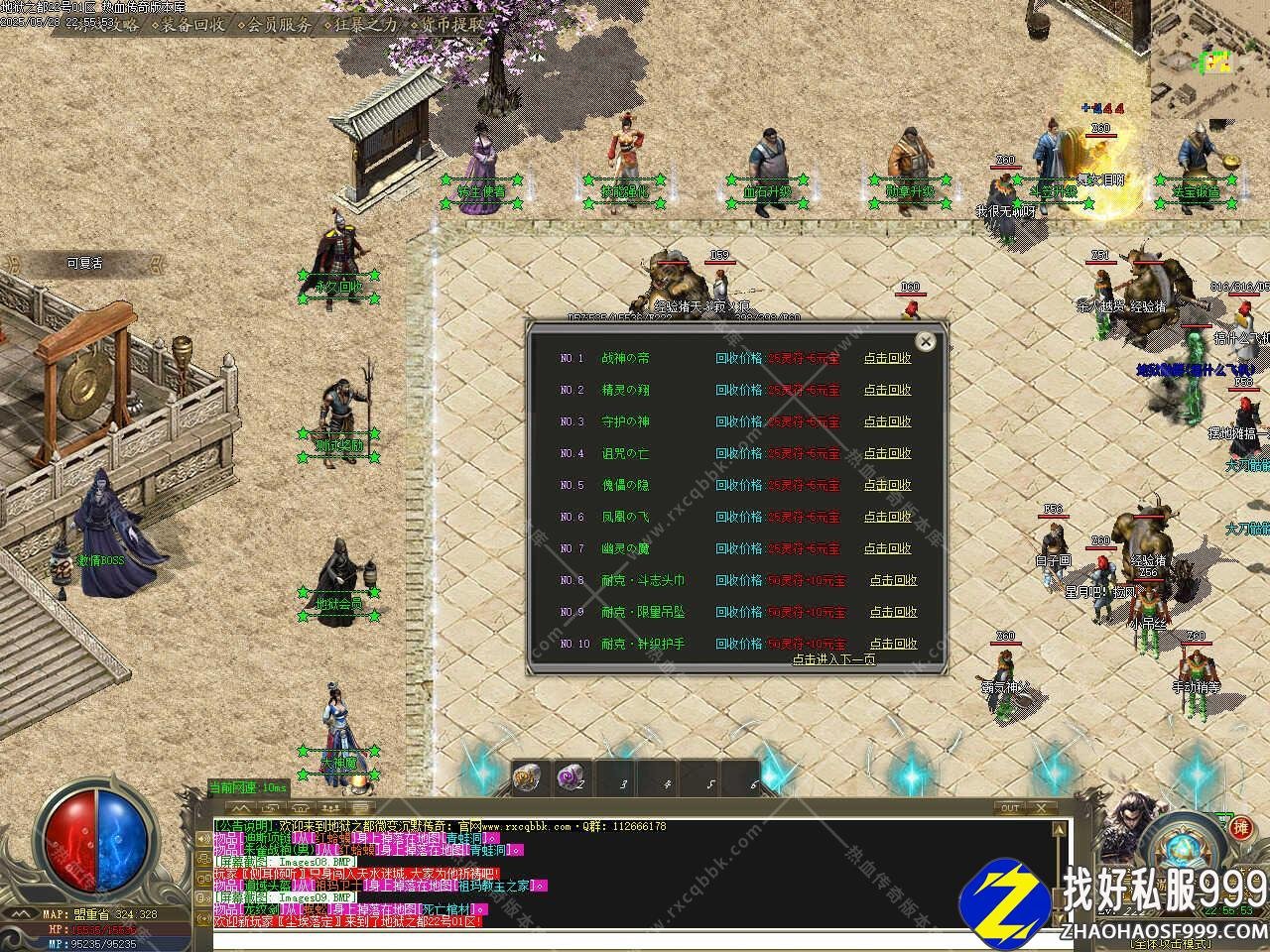Use the item in hotbar slot 1
The height and width of the screenshot is (952, 1270).
529,778
